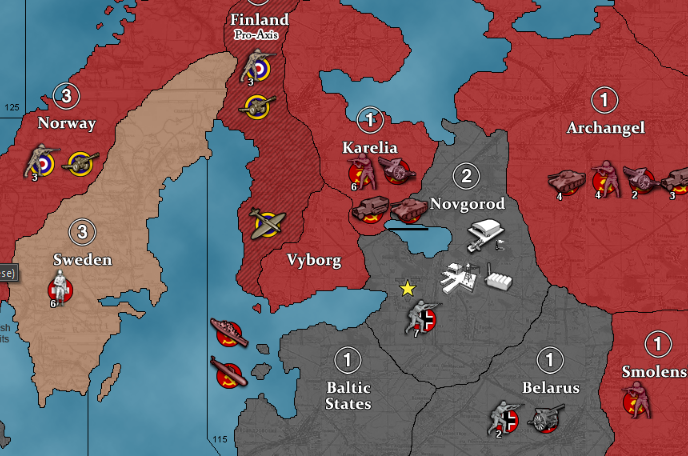Select the Vyborg territory name

314,261
